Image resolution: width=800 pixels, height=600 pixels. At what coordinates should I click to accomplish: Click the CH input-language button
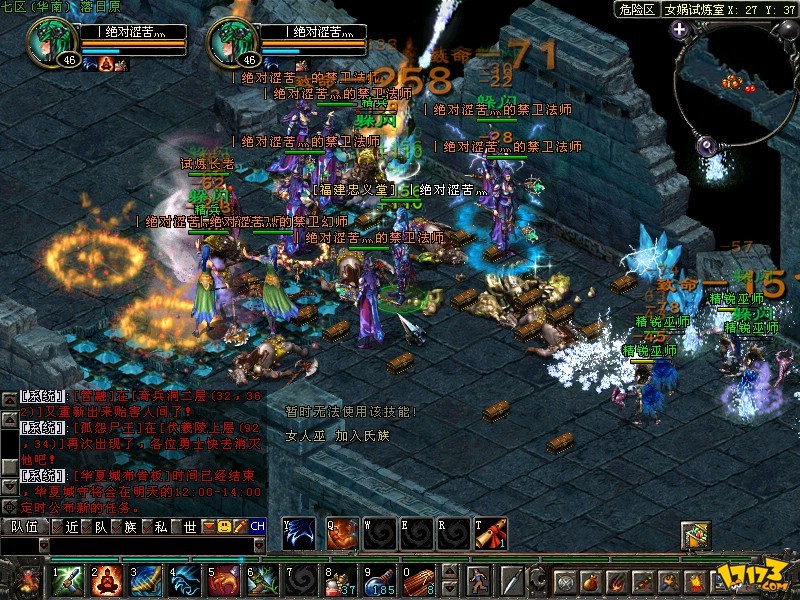[257, 526]
